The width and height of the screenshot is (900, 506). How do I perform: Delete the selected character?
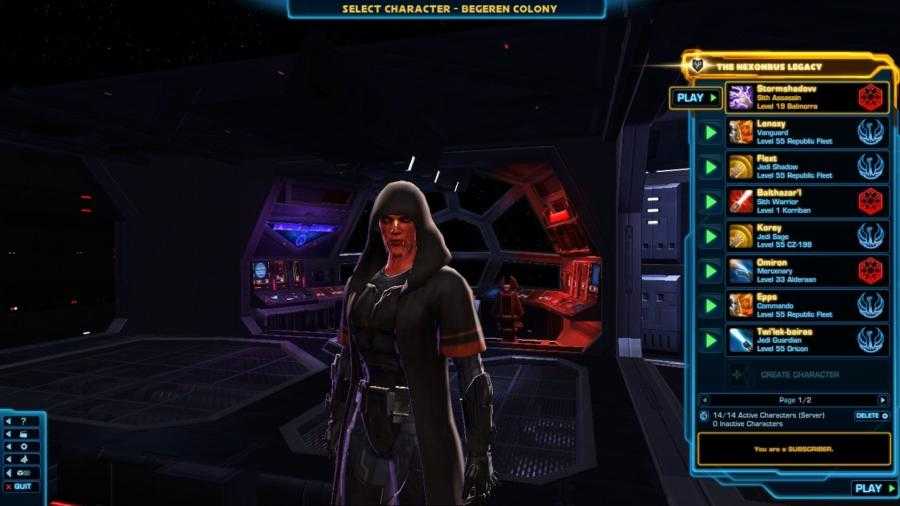tap(871, 415)
